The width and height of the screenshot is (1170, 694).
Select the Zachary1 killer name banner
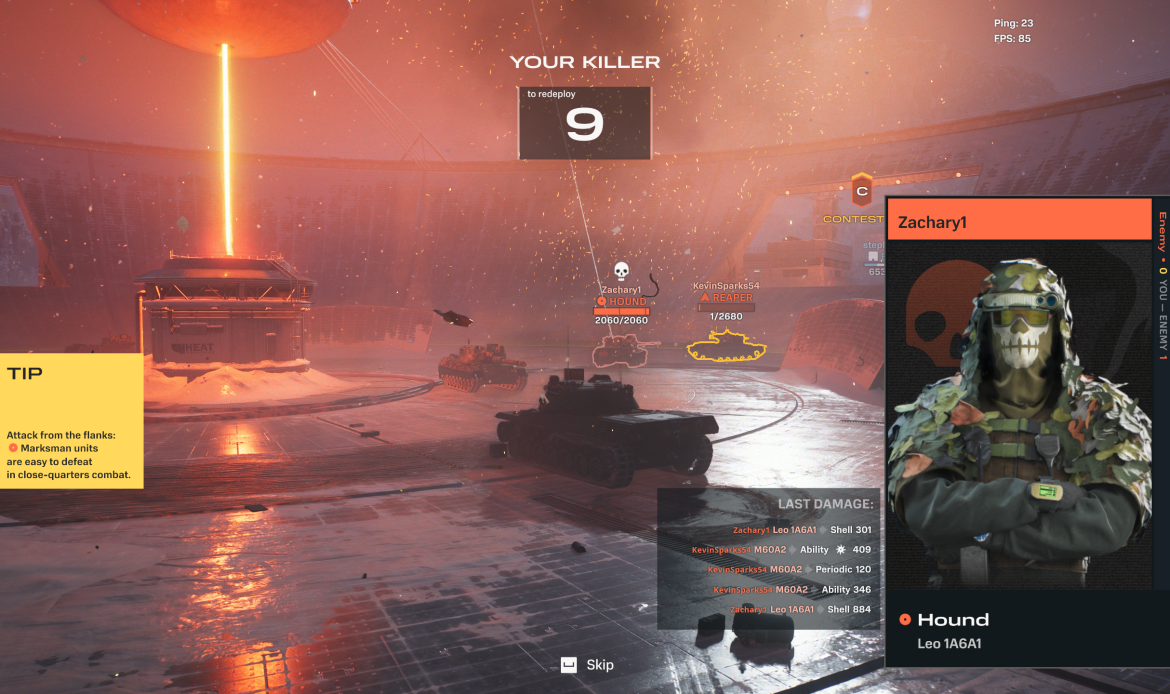[1019, 222]
